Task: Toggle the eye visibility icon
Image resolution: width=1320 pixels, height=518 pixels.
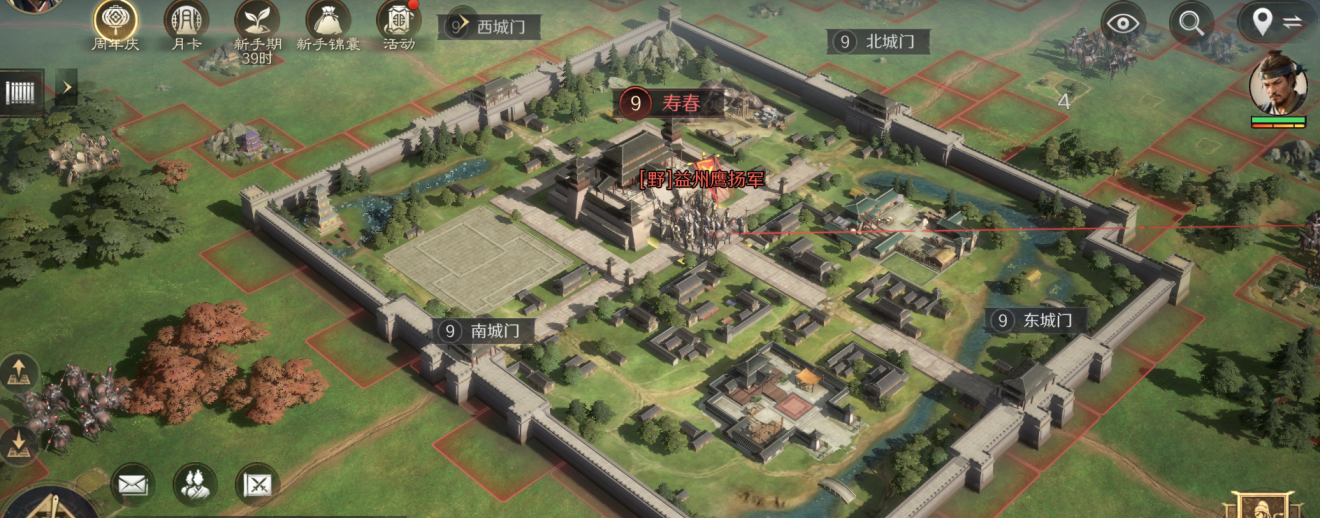Action: click(1124, 22)
